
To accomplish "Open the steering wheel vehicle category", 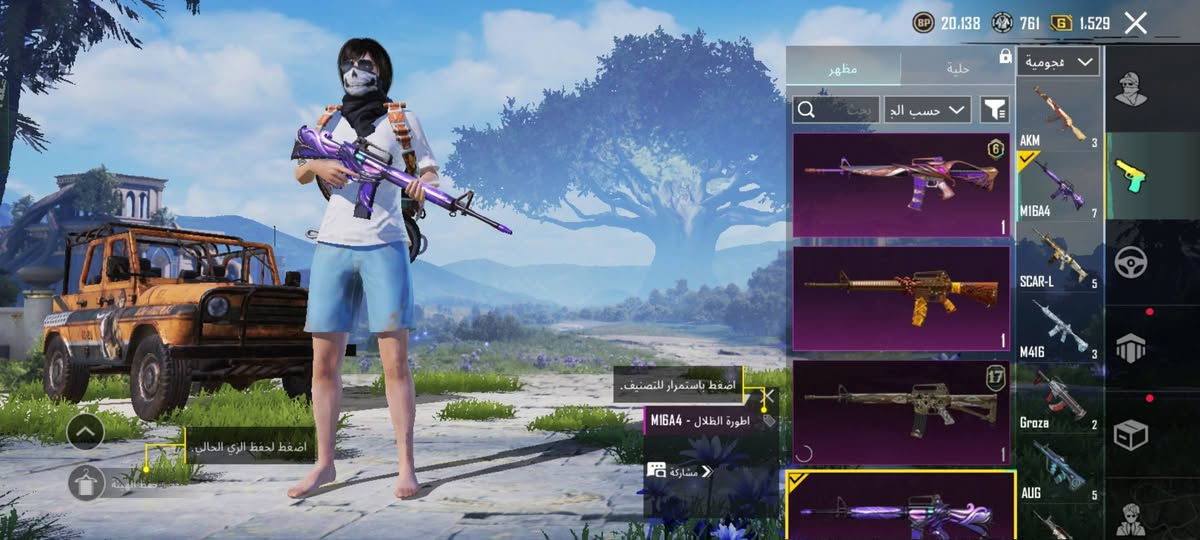I will click(1131, 262).
